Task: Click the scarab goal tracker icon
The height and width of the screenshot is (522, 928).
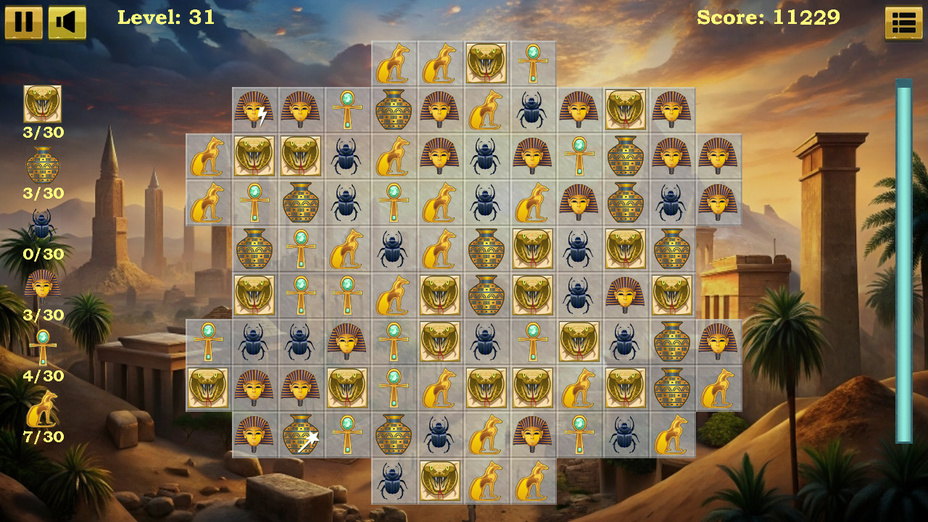Action: (x=42, y=226)
